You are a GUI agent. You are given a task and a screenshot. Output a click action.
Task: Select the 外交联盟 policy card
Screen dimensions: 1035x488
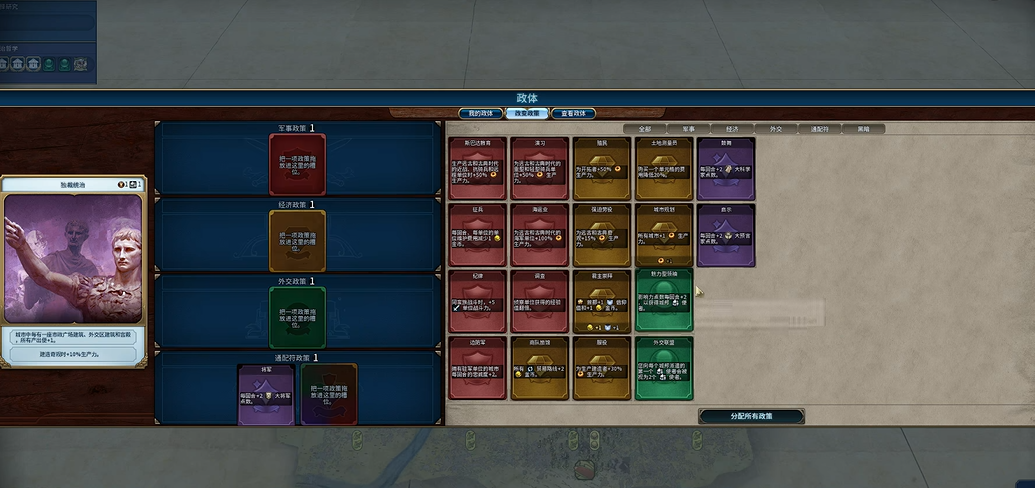pos(664,366)
